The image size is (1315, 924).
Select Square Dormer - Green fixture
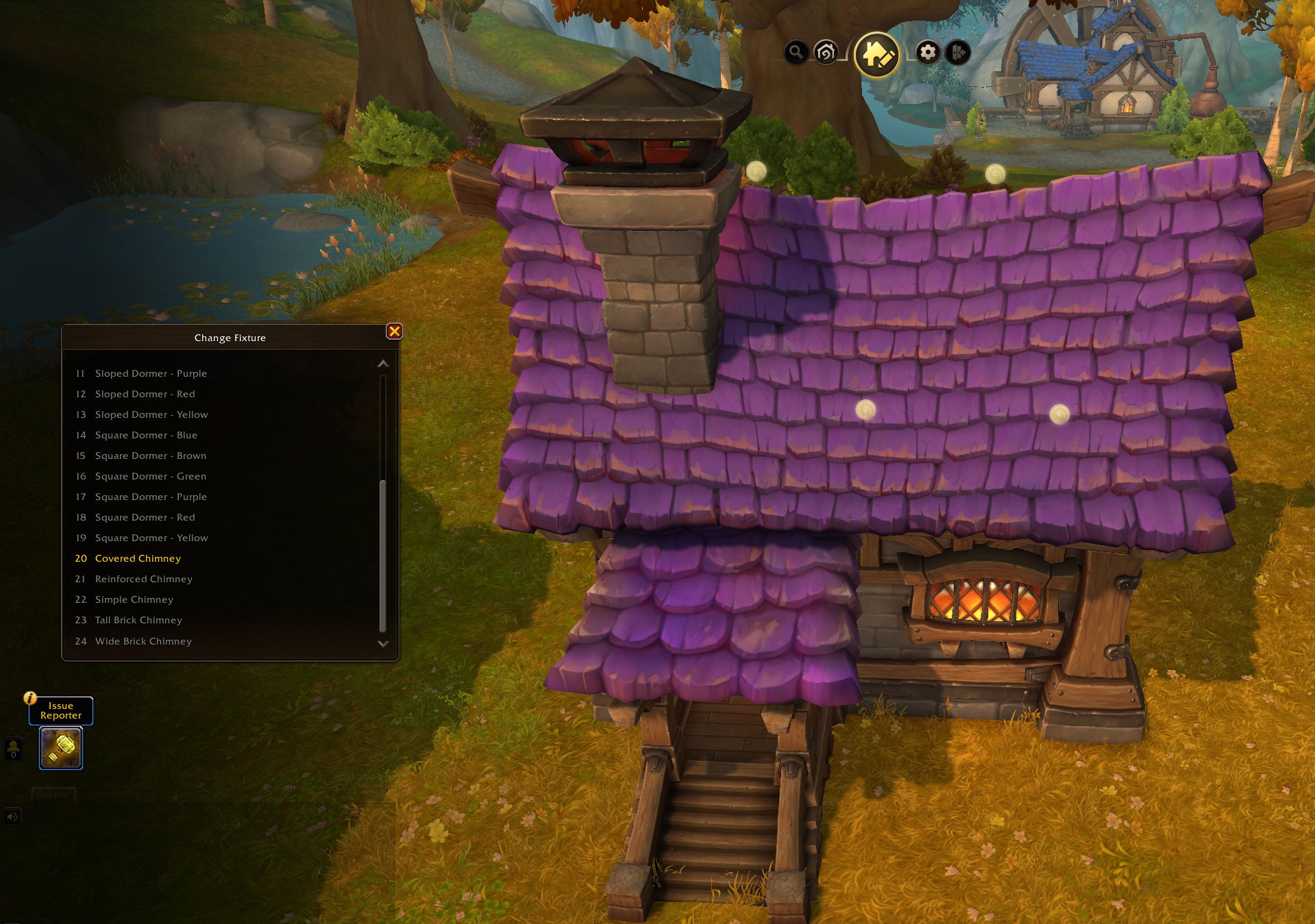point(150,476)
